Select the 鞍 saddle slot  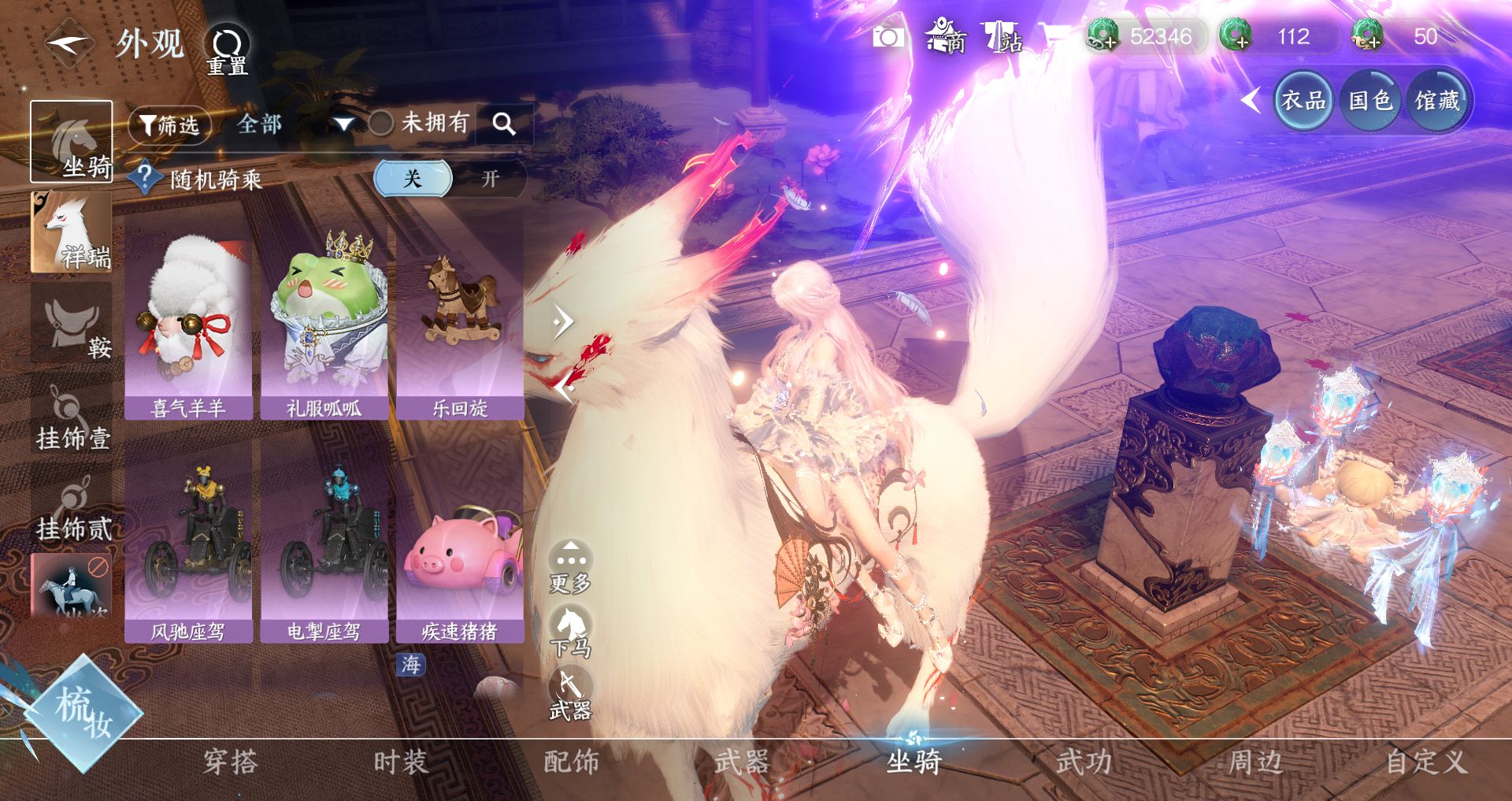71,324
